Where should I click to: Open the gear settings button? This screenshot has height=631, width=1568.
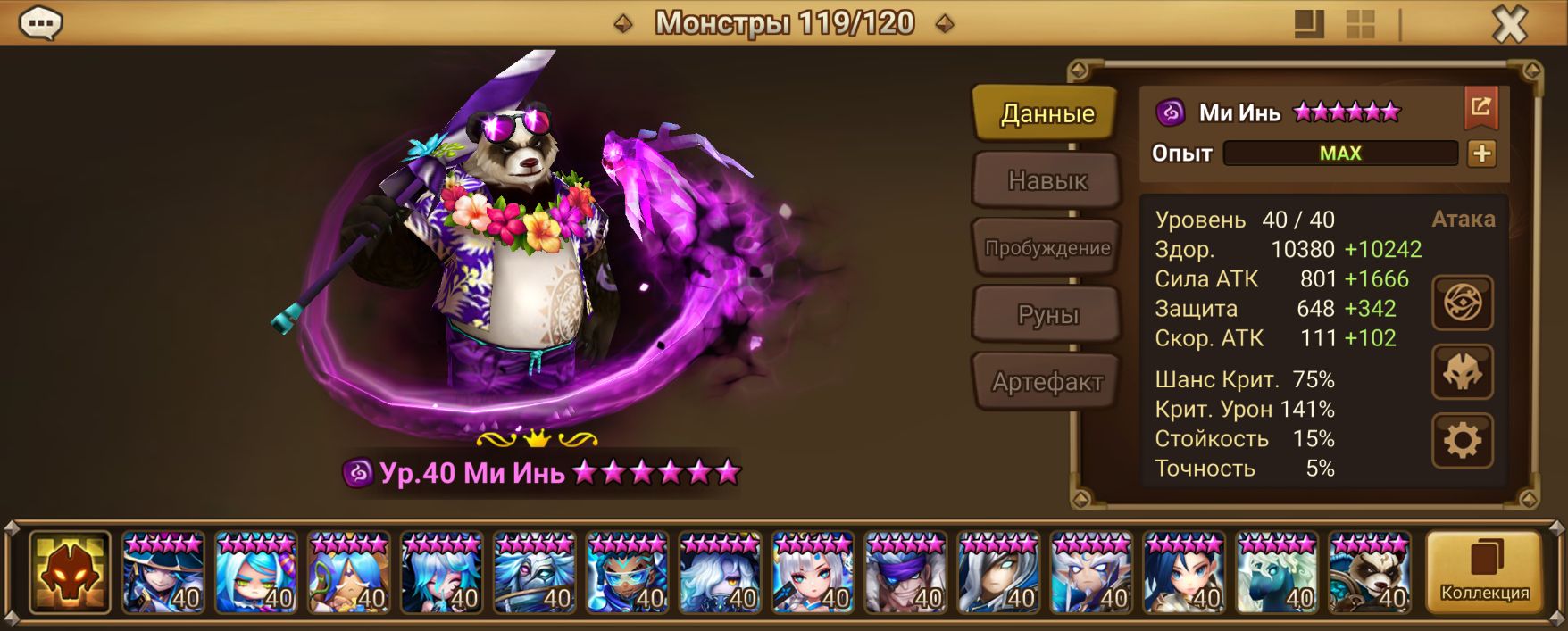(x=1462, y=441)
